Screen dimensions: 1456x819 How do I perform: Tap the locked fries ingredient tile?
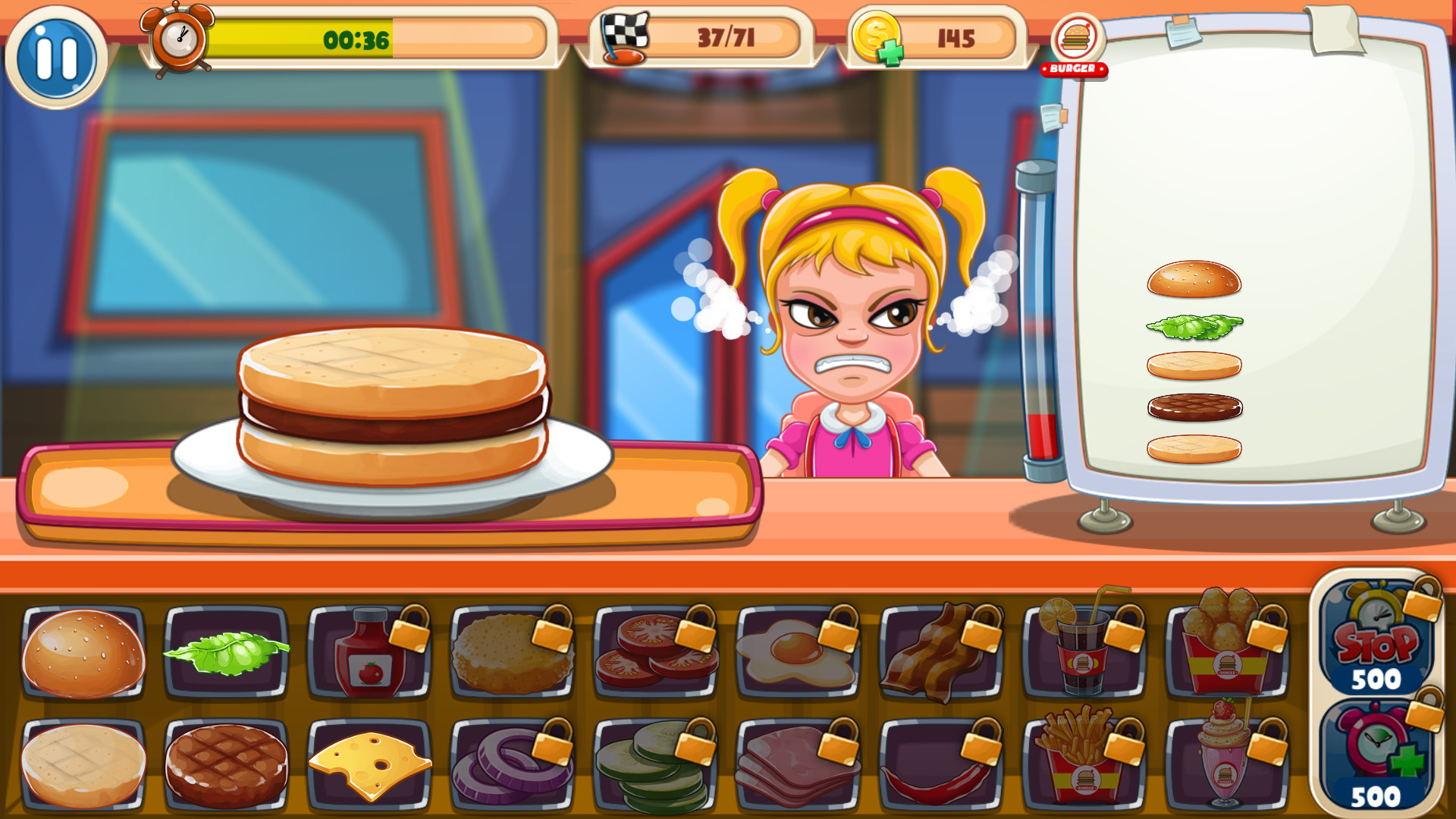[x=1083, y=762]
